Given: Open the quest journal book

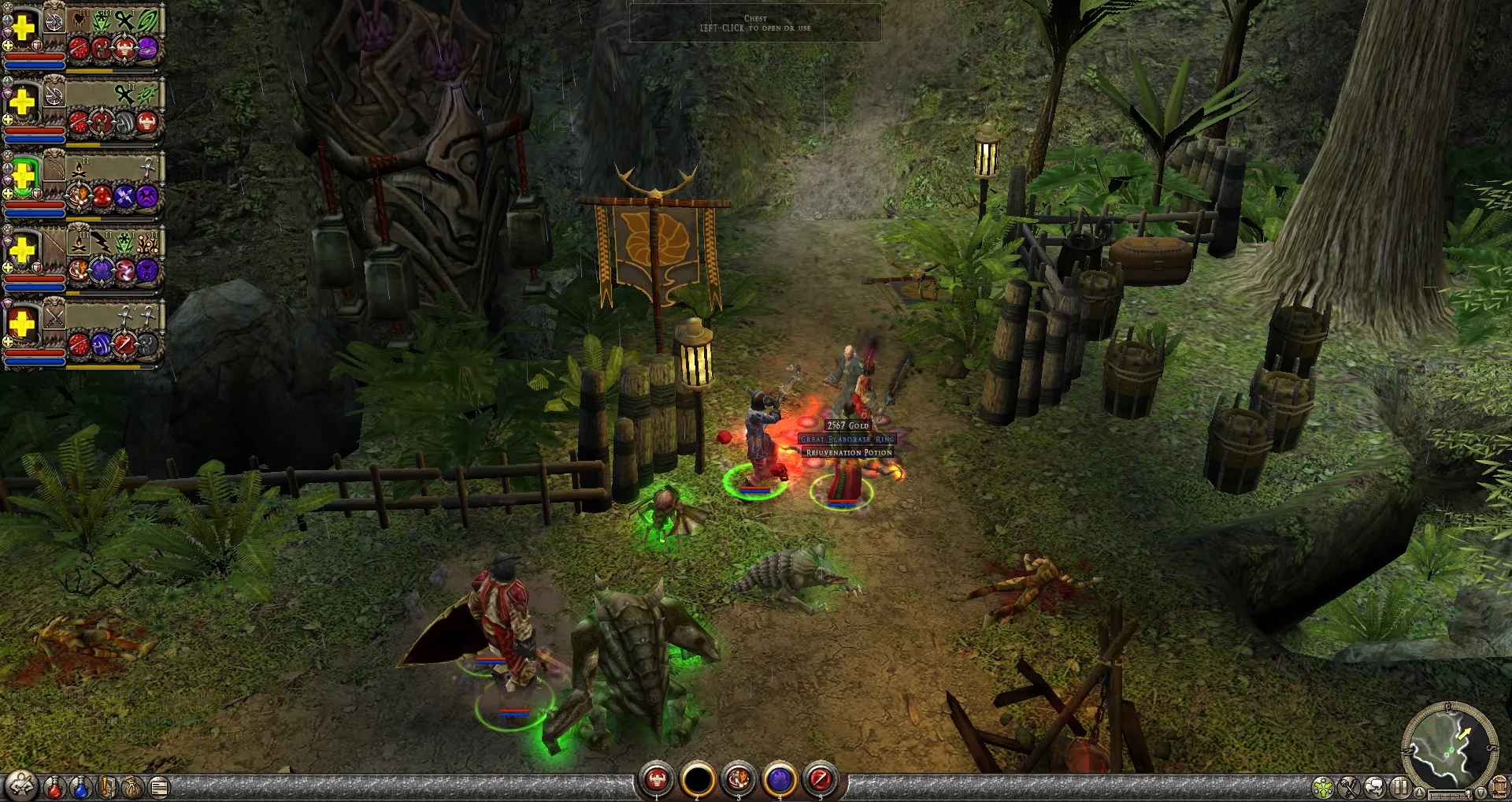Looking at the screenshot, I should tap(107, 785).
